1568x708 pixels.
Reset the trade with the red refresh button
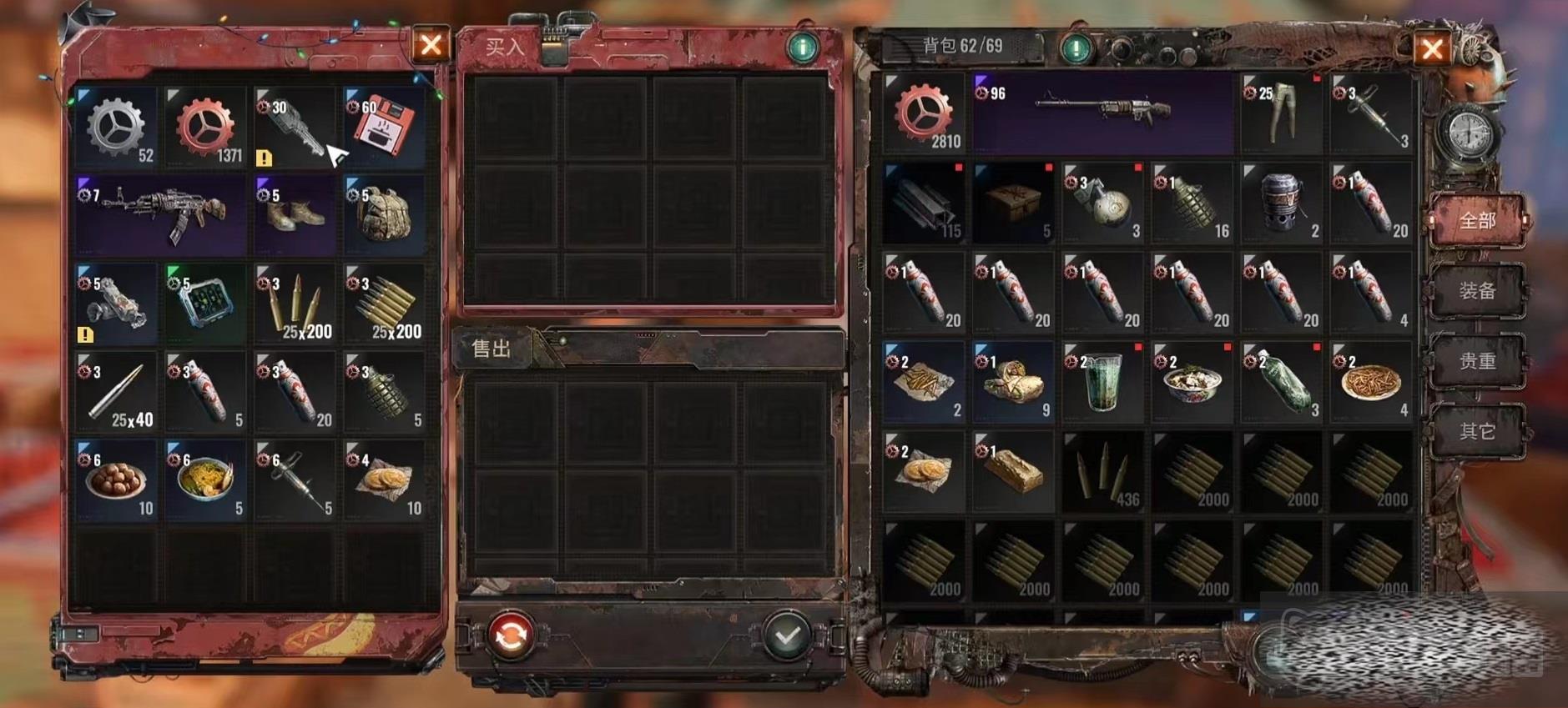[x=511, y=637]
